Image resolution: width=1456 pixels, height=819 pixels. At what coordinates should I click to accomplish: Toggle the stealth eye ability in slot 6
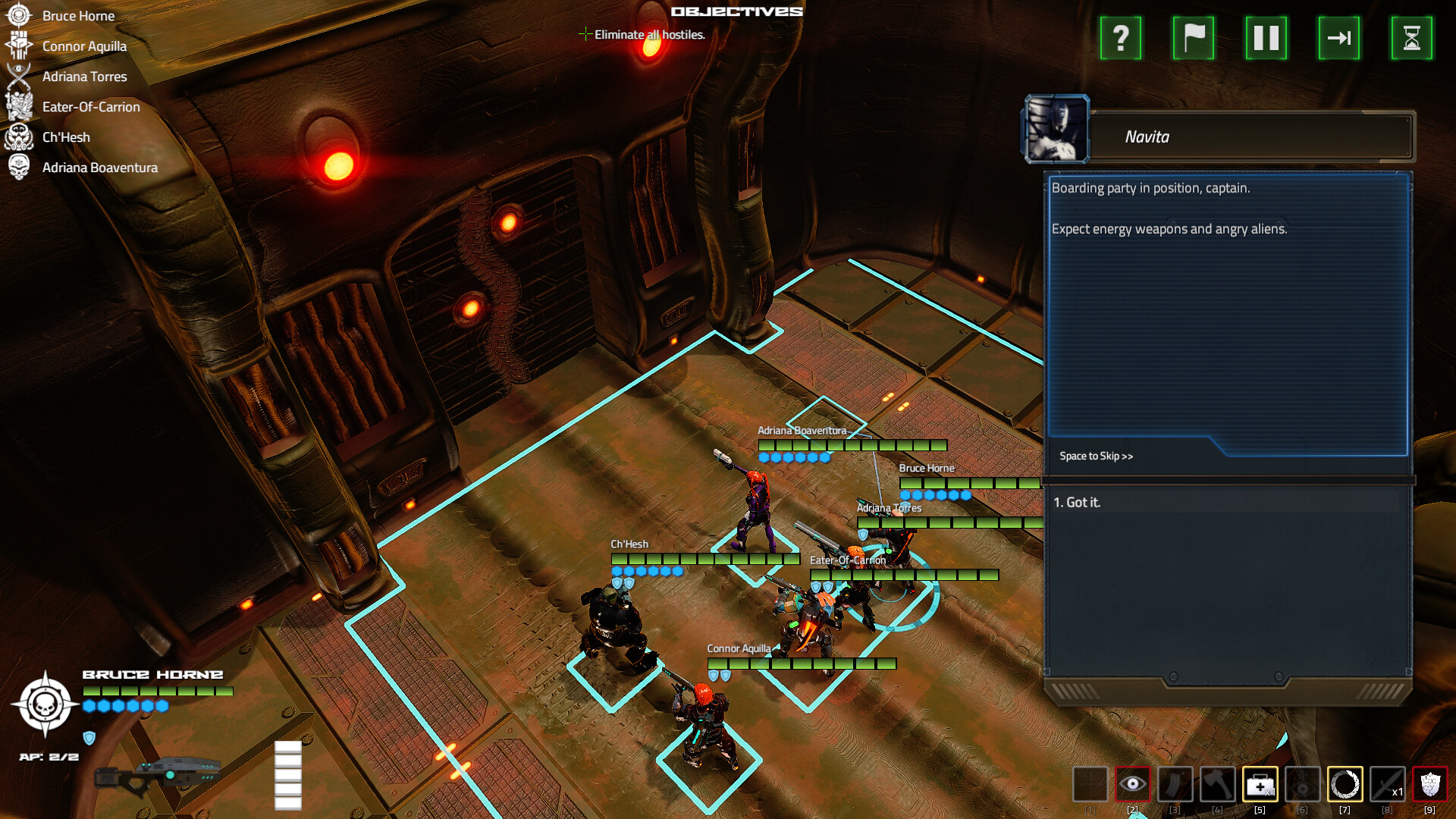(x=1303, y=784)
